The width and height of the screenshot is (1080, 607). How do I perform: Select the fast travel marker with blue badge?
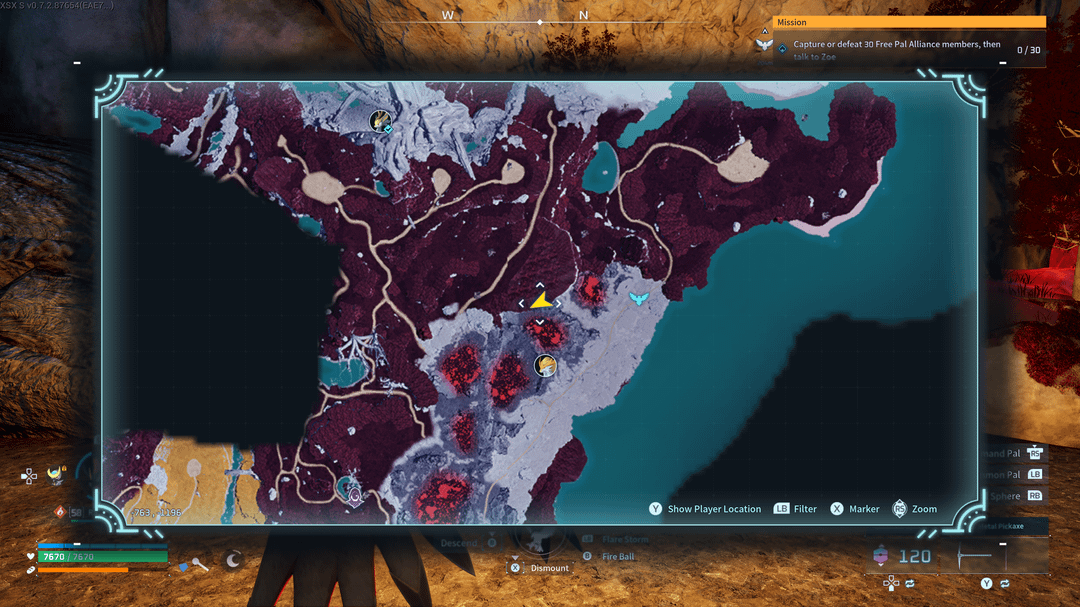pos(380,122)
